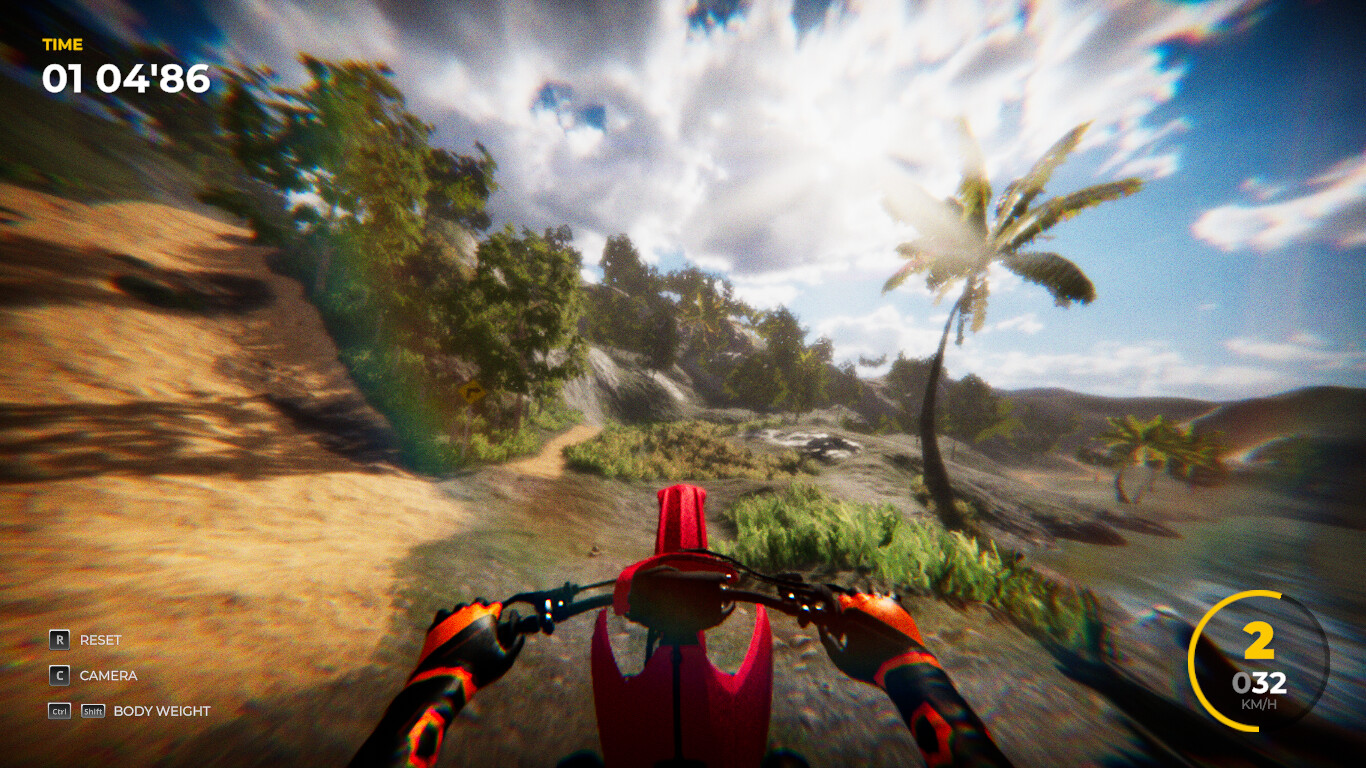Click the Ctrl key badge icon
Viewport: 1366px width, 768px height.
click(58, 711)
